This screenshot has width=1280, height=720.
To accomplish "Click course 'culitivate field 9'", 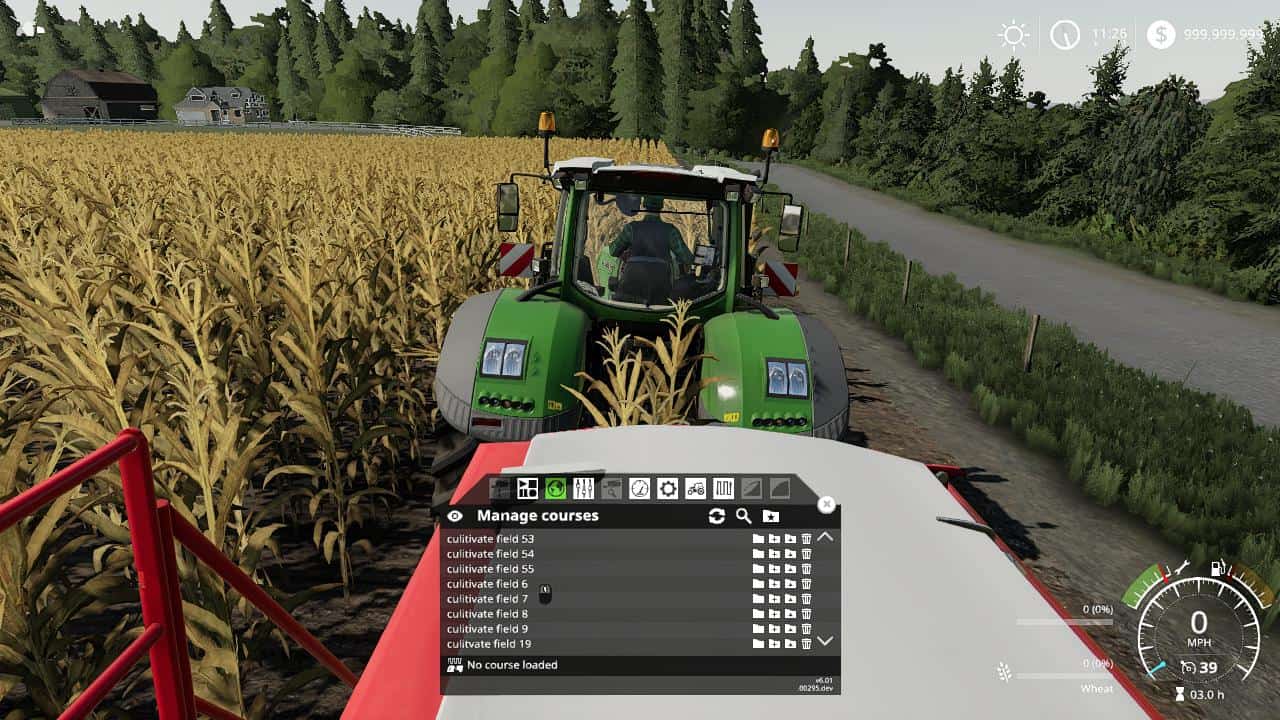I will tap(487, 629).
